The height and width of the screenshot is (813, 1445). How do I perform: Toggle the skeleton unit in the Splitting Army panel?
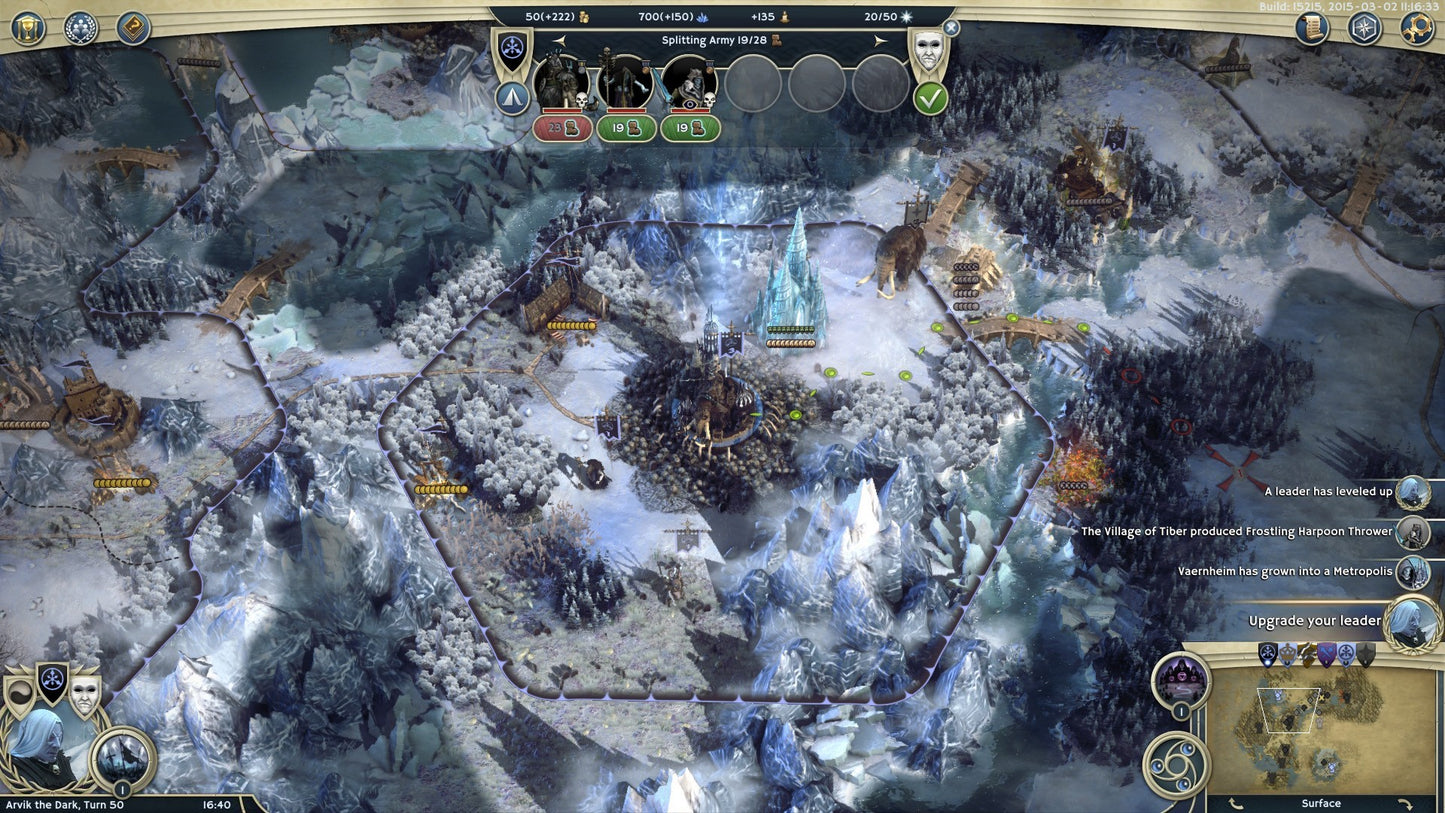coord(626,84)
